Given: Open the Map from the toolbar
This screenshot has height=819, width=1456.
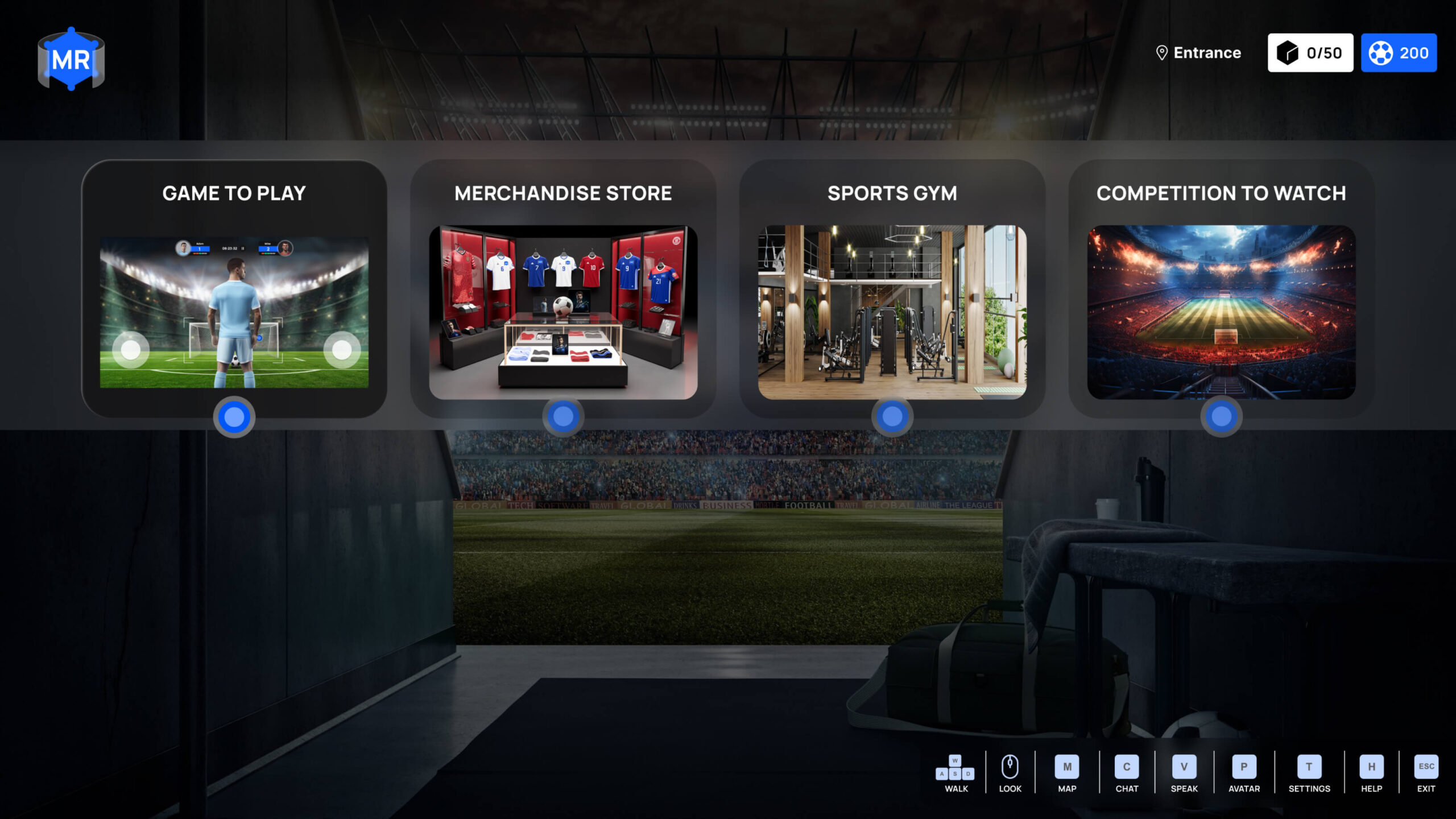Looking at the screenshot, I should pyautogui.click(x=1067, y=772).
